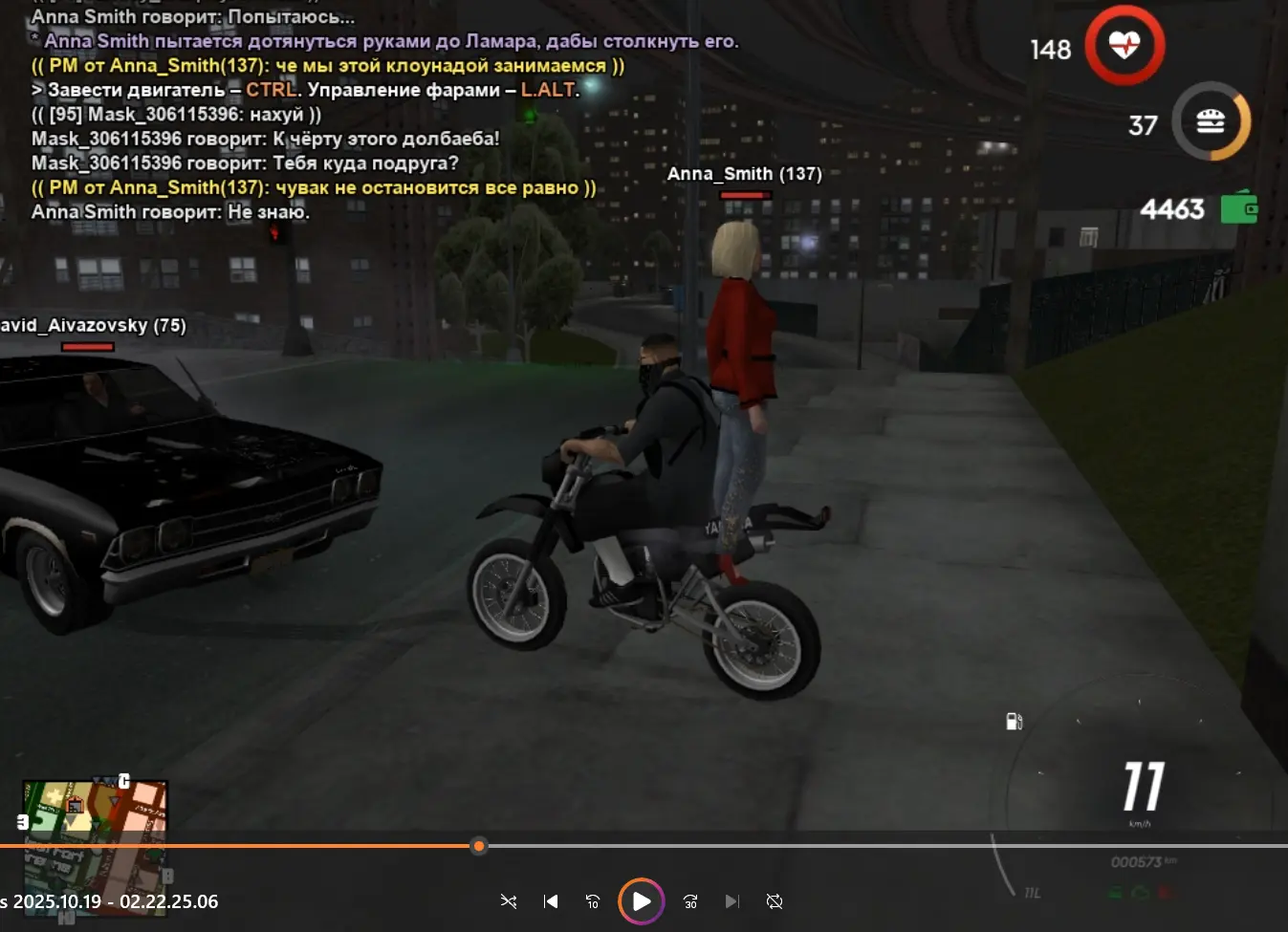Select the David_Aivazovsky (75) nametag
This screenshot has height=932, width=1288.
pyautogui.click(x=92, y=325)
